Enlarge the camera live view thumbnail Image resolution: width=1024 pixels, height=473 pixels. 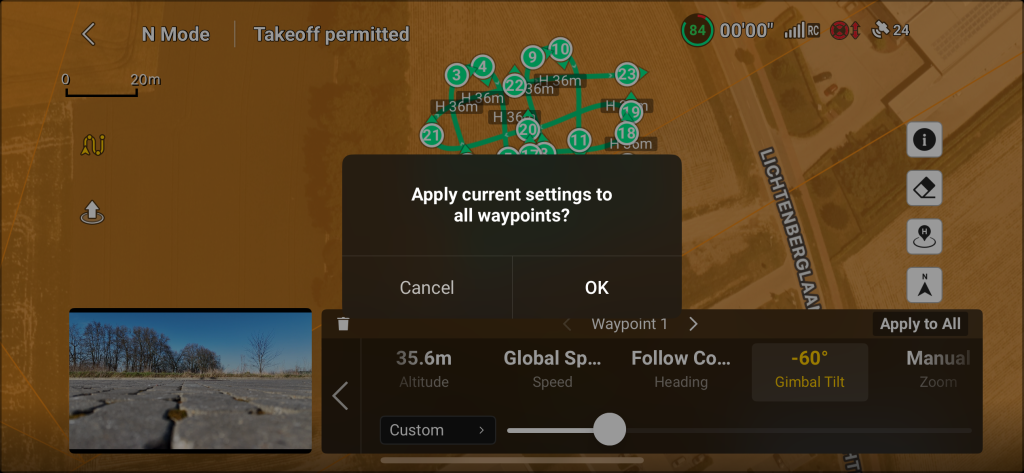tap(190, 380)
